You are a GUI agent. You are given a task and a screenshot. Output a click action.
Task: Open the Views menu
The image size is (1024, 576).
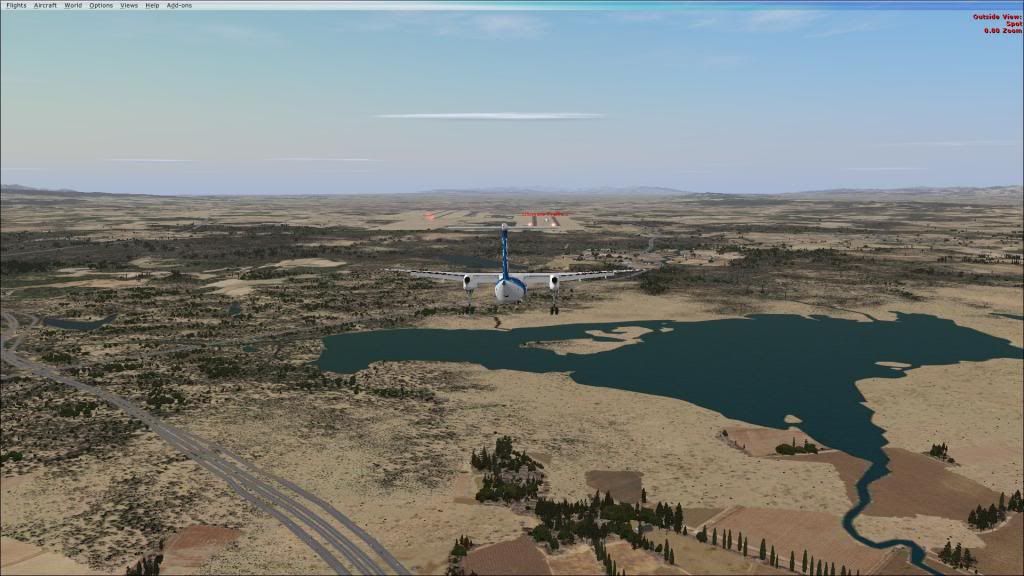129,5
